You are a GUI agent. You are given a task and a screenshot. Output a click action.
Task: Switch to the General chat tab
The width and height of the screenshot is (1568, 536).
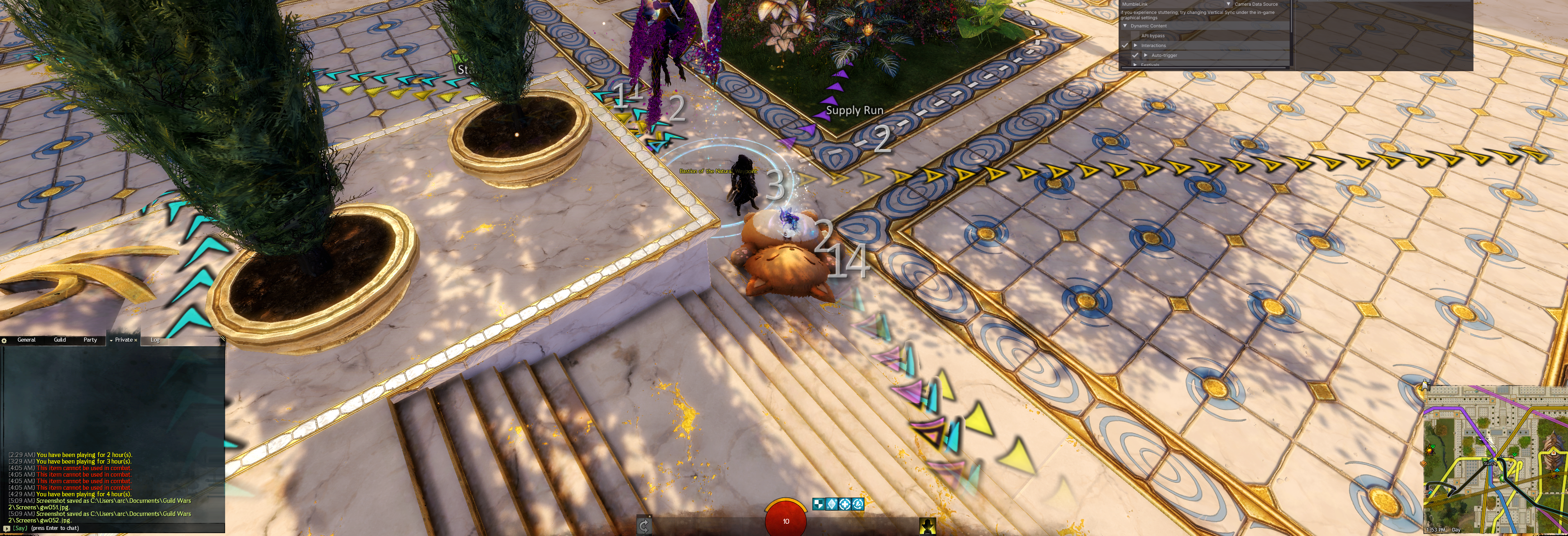[26, 340]
